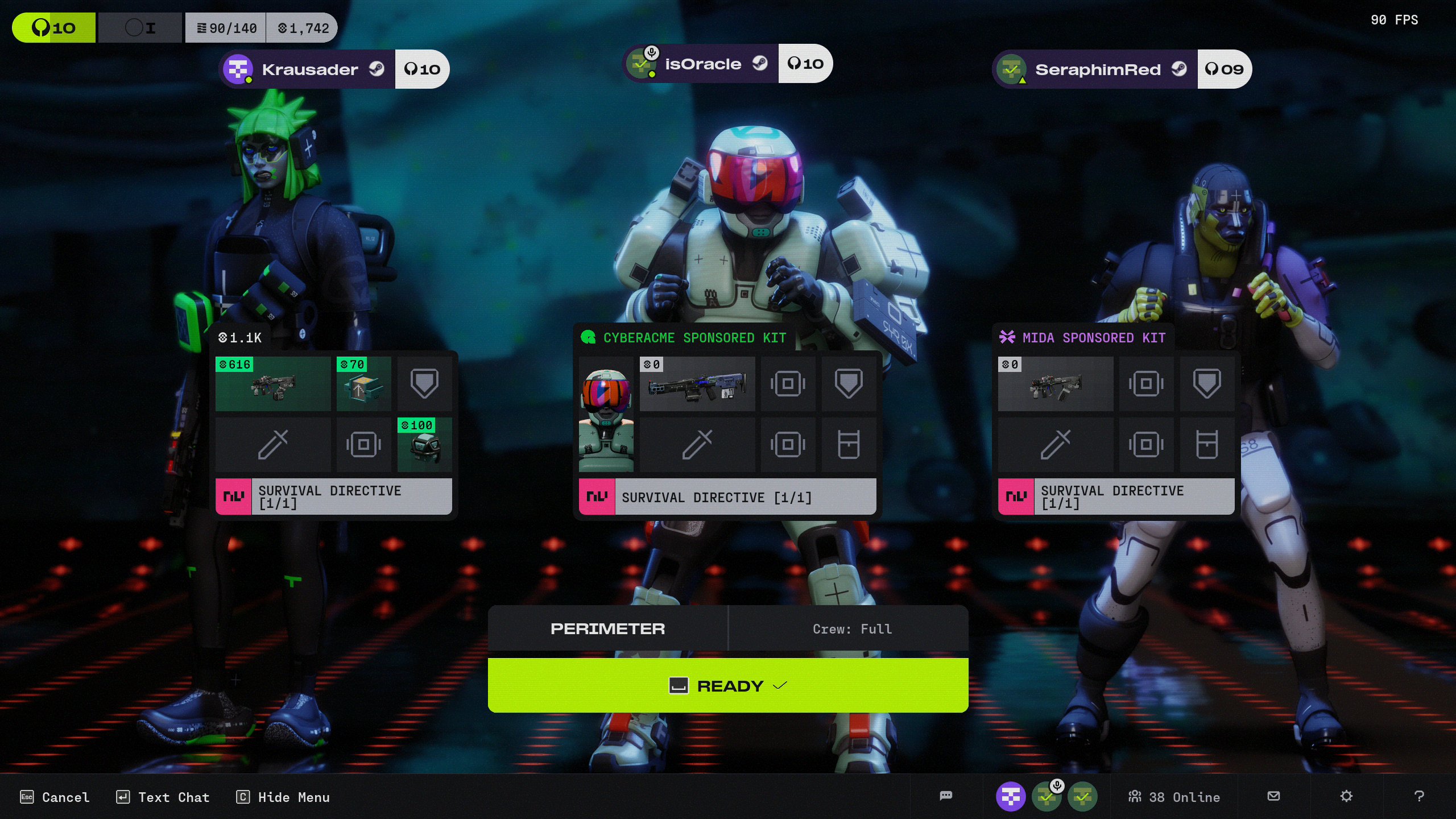Cancel out of the lobby

click(x=55, y=797)
